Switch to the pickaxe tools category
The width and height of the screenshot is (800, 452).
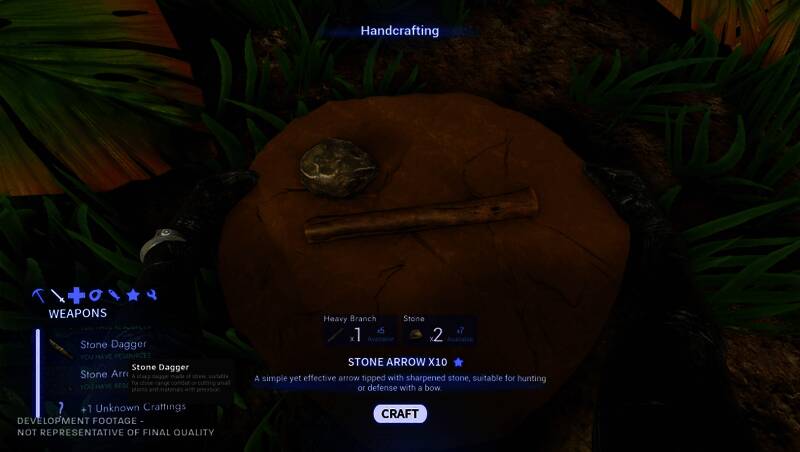point(38,296)
